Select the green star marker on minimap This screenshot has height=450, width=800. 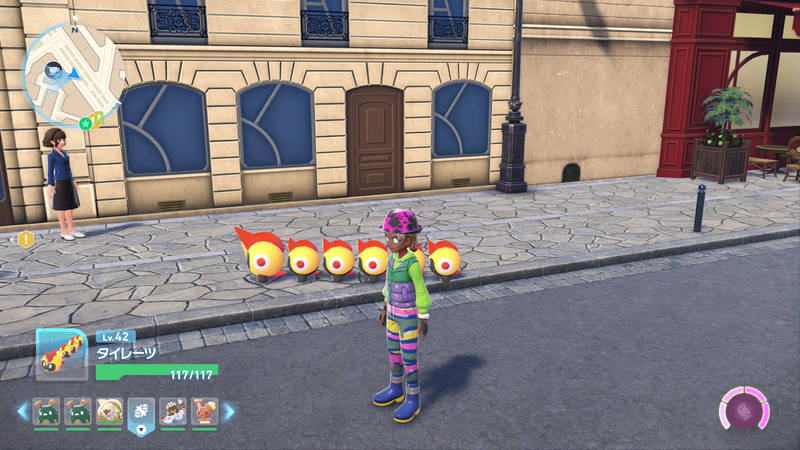click(86, 122)
